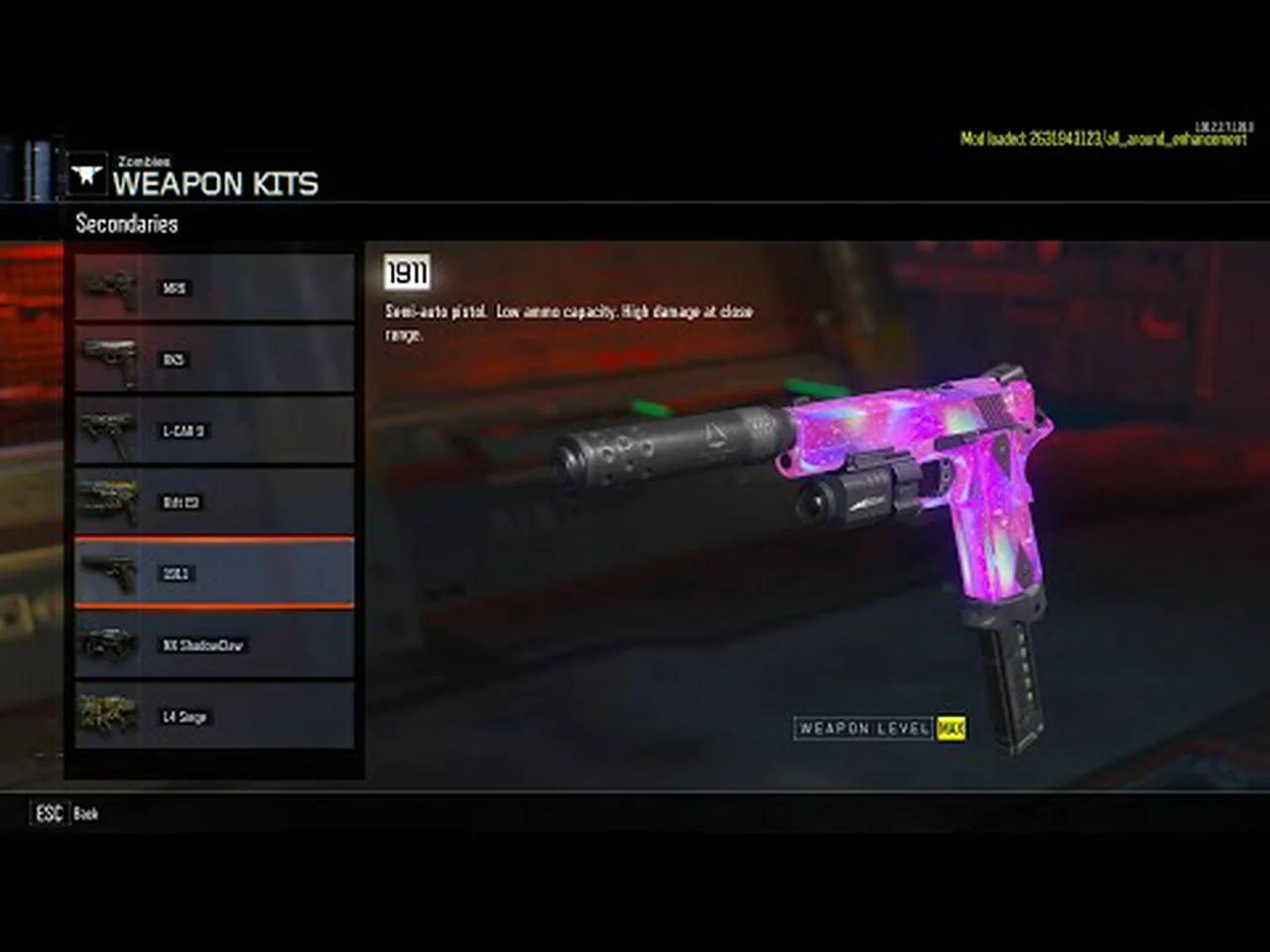Select the L-CAR 9 pistol icon

(x=109, y=430)
